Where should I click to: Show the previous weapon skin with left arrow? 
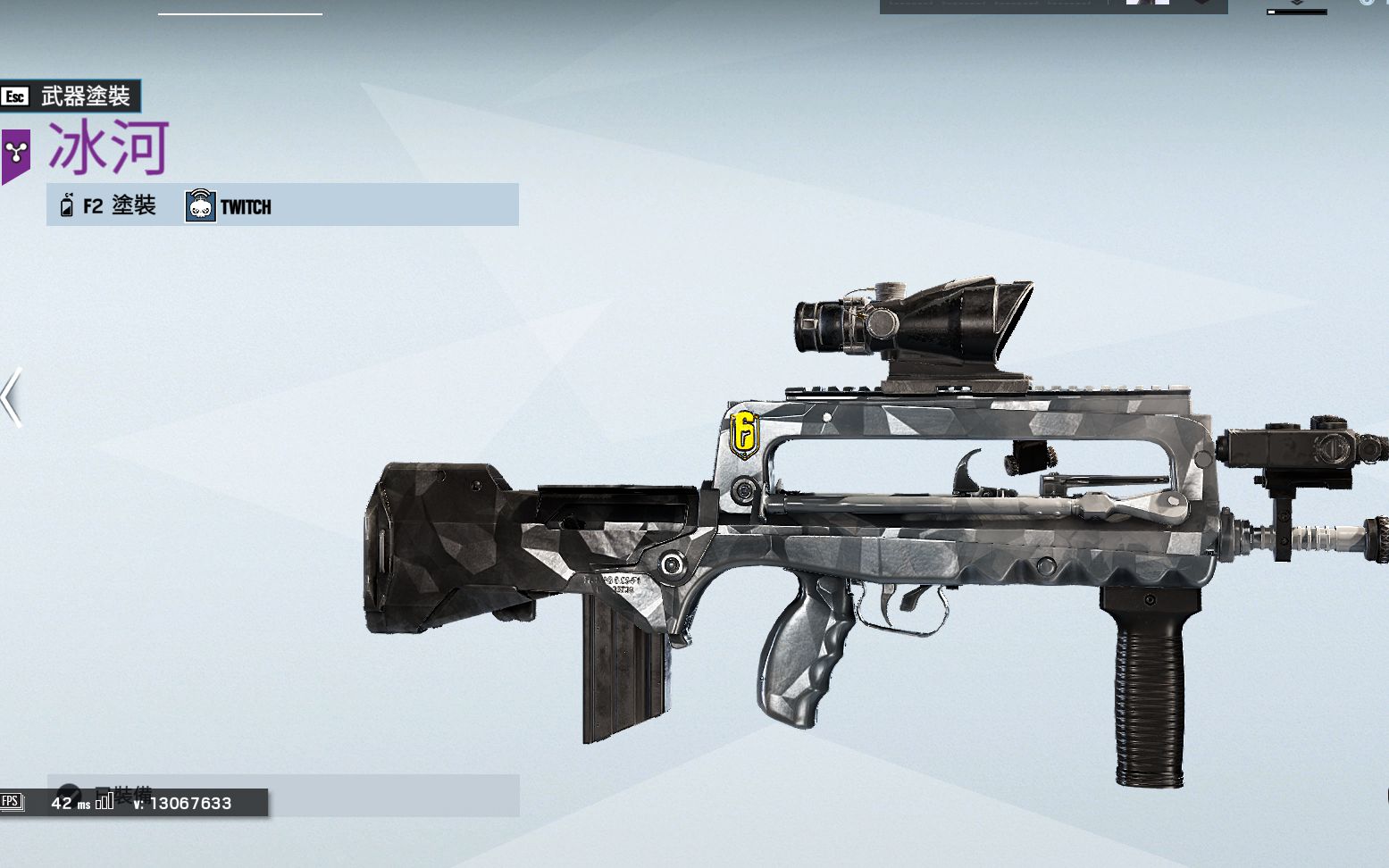[x=12, y=397]
